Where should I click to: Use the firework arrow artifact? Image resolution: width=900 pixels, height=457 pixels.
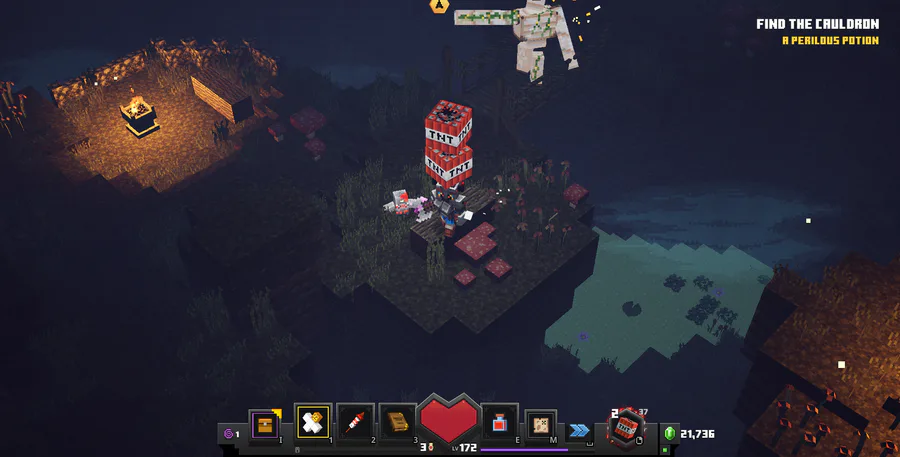click(356, 424)
